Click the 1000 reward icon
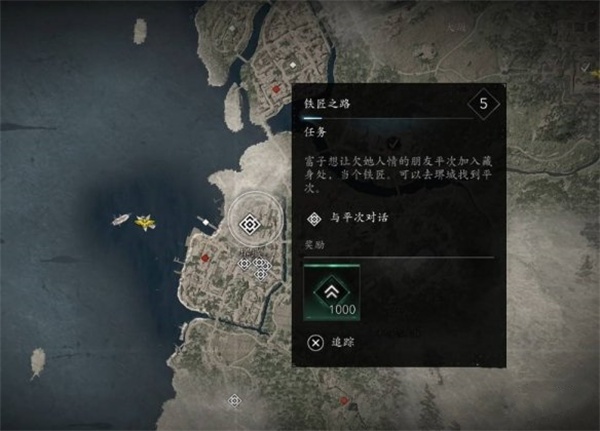This screenshot has width=600, height=431. [x=332, y=293]
